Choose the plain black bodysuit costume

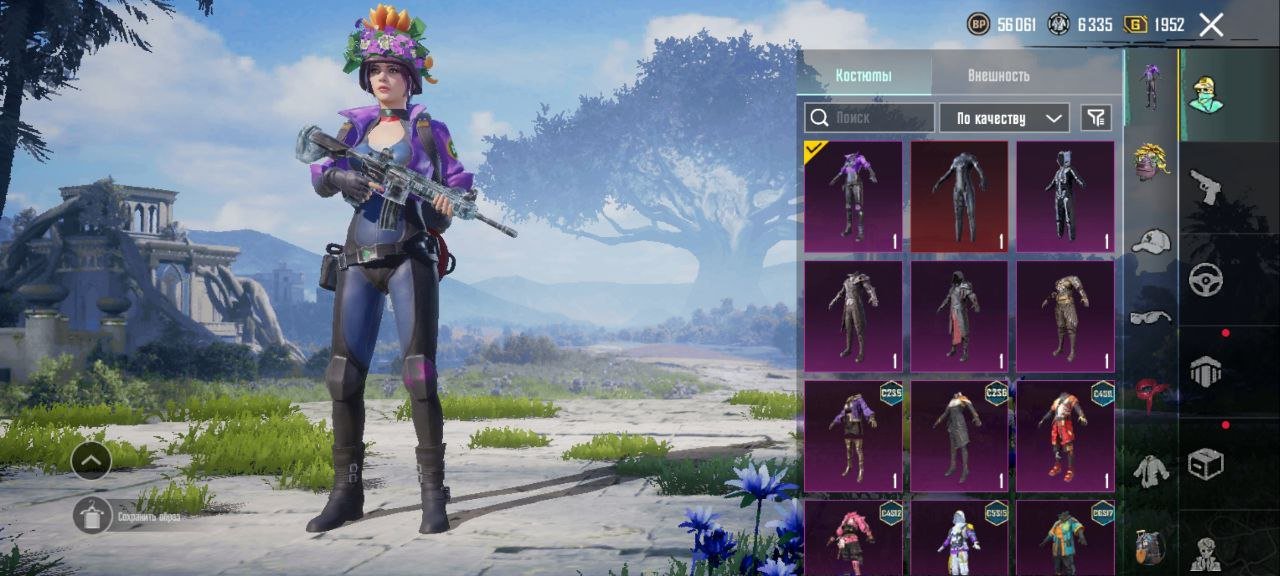click(959, 197)
